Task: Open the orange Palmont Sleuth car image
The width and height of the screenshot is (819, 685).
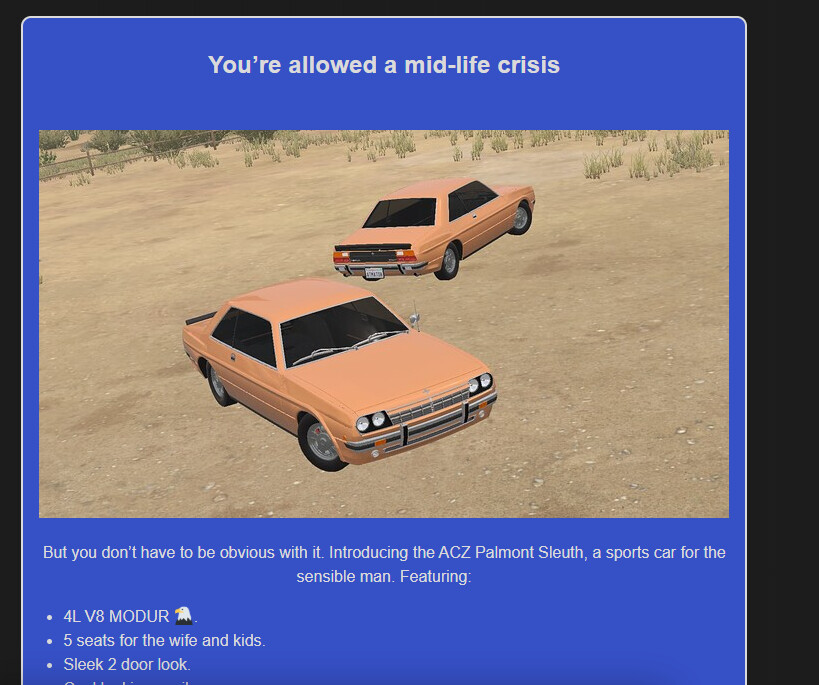Action: 384,323
